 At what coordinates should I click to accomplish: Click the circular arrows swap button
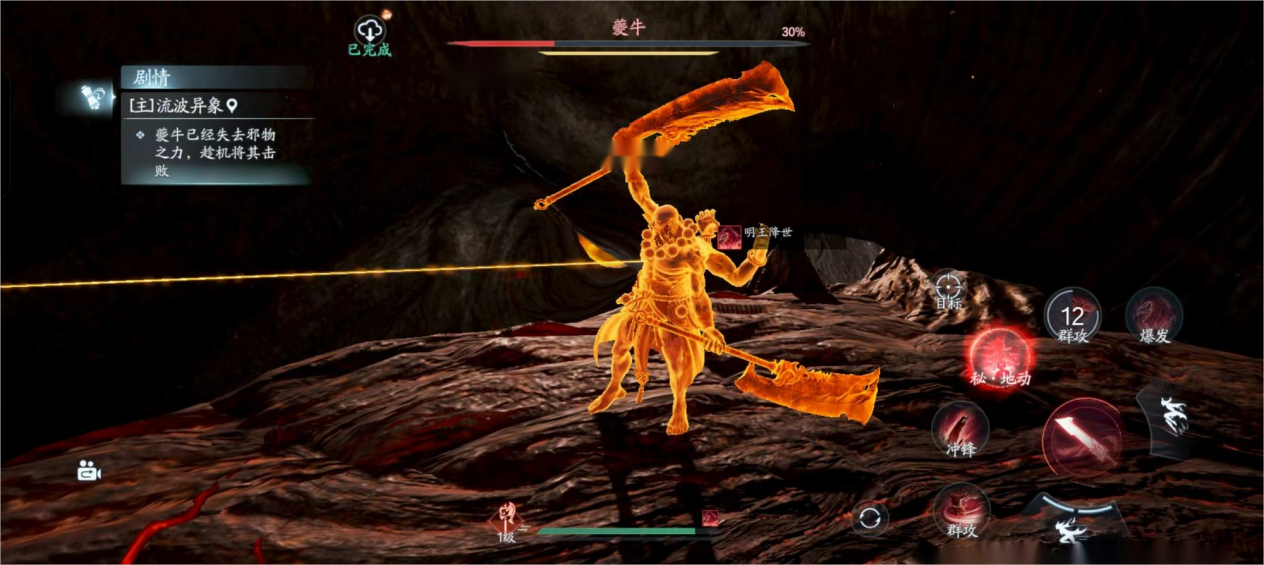click(870, 518)
